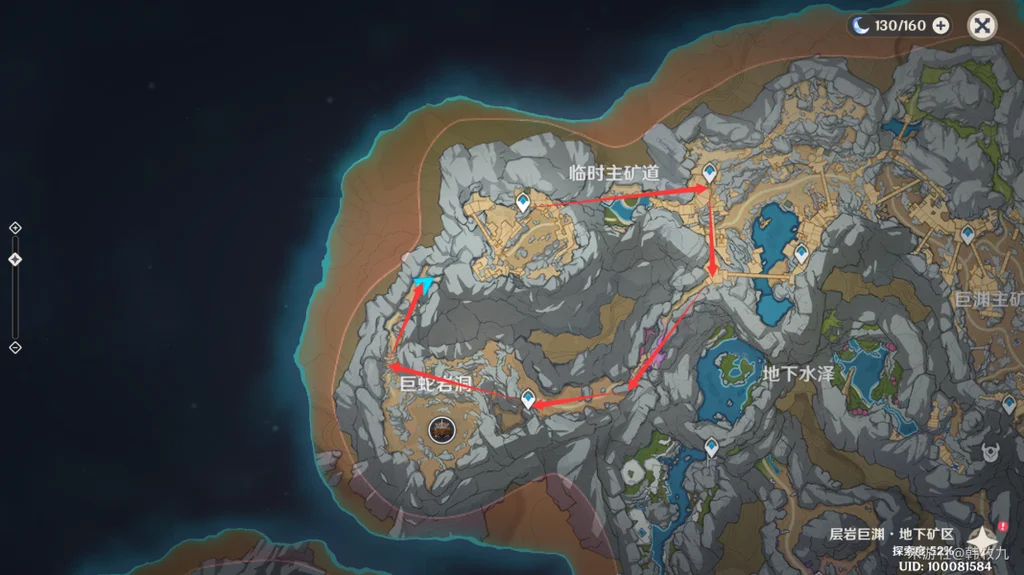Select the waypoint beside the 临时主矿道 label
This screenshot has height=575, width=1024.
[709, 174]
